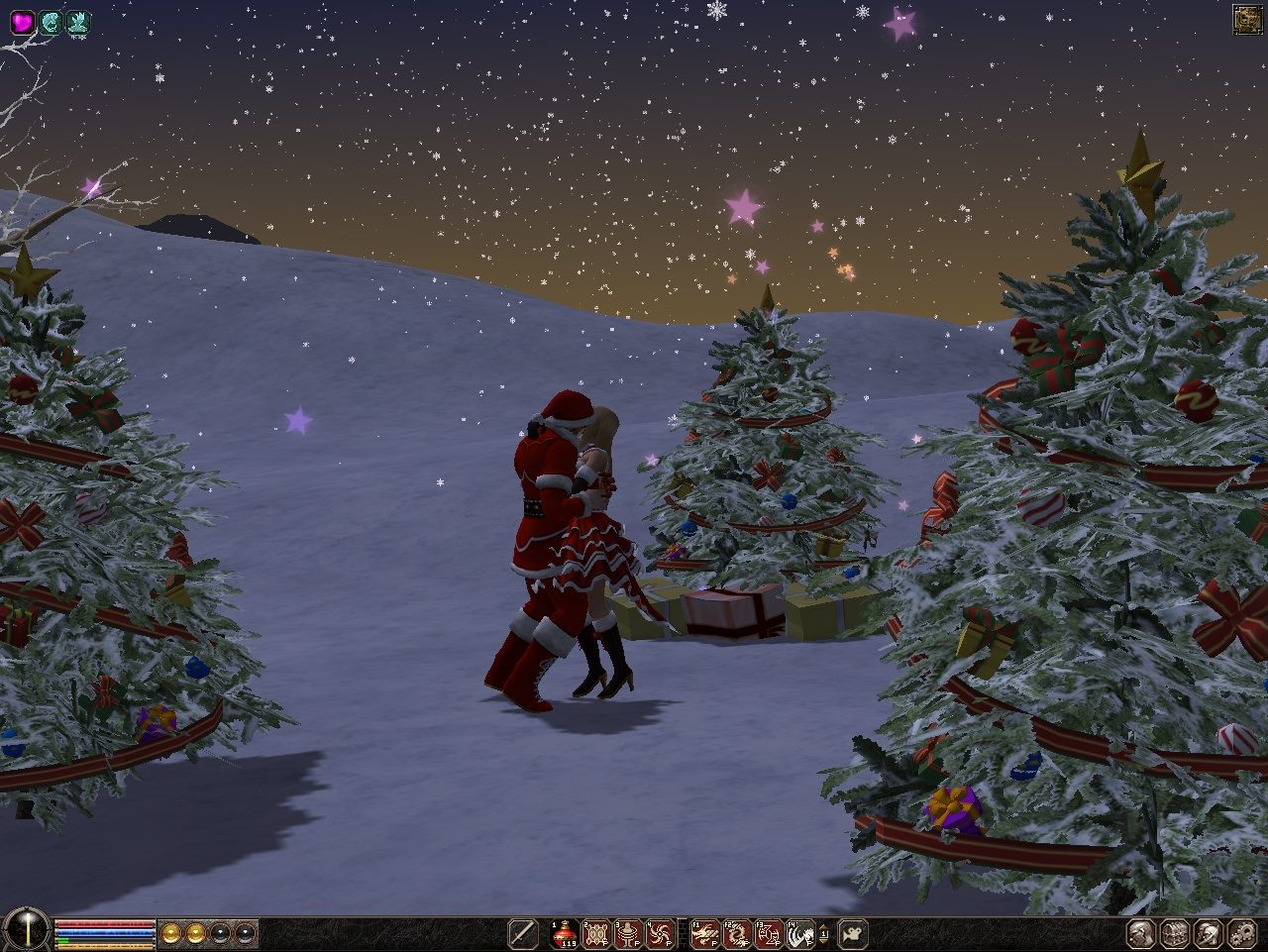Click the camera button on the hotbar
The width and height of the screenshot is (1268, 952).
click(x=852, y=933)
